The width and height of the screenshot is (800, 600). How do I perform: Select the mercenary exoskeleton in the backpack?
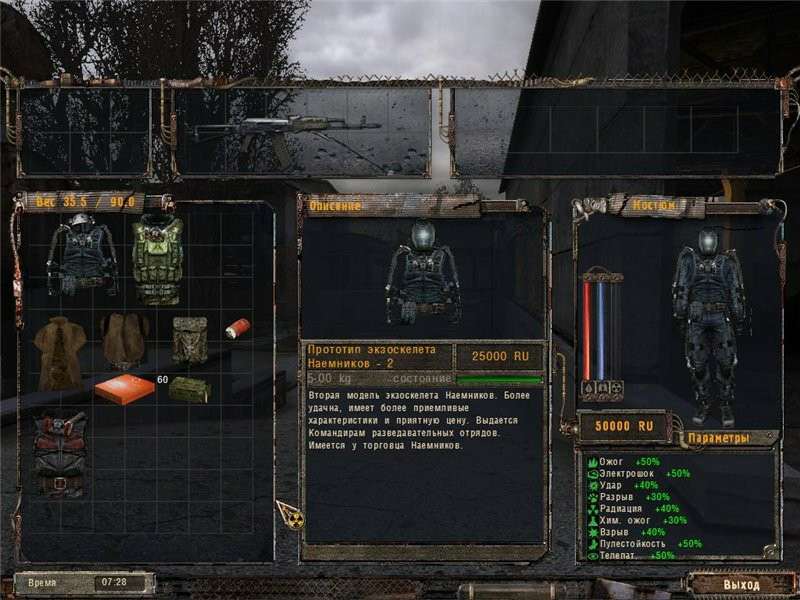point(82,255)
